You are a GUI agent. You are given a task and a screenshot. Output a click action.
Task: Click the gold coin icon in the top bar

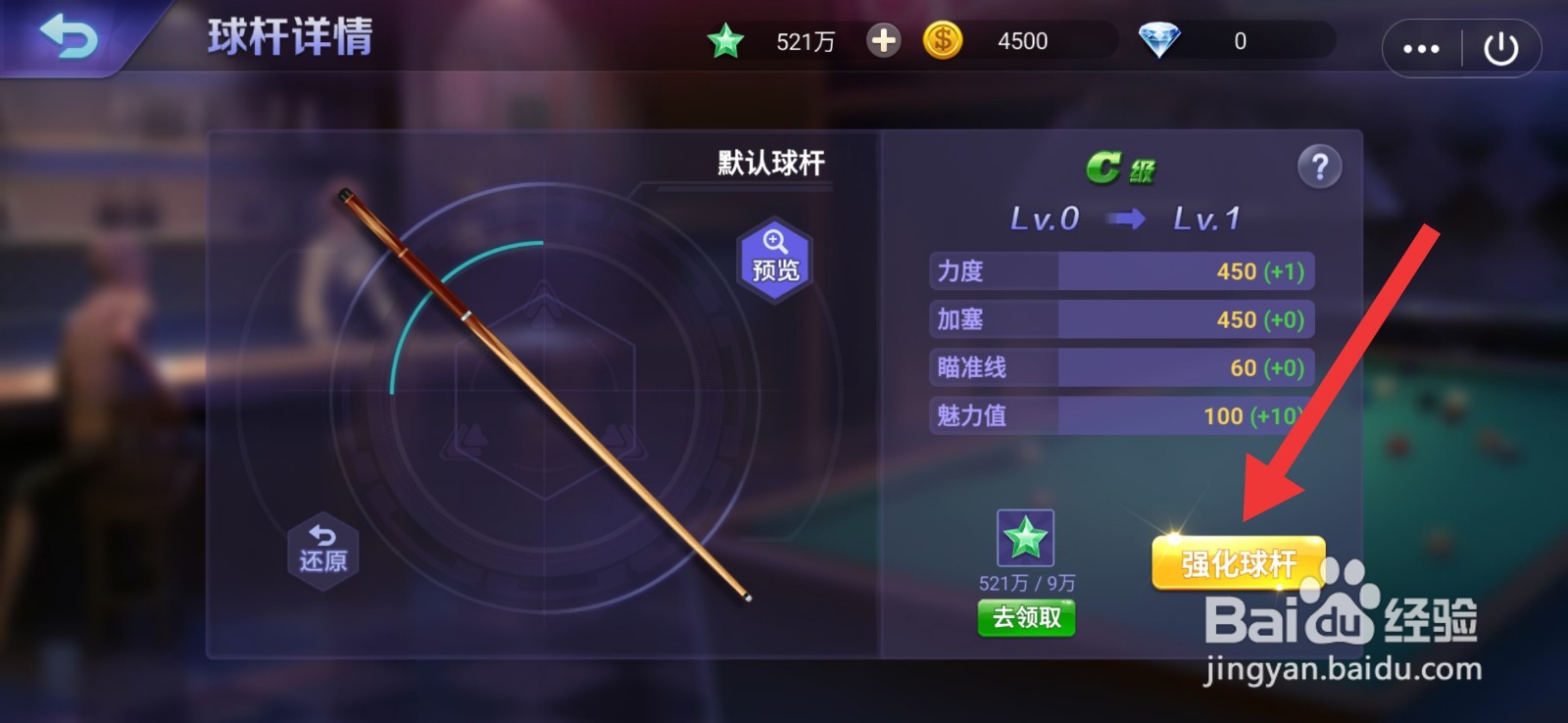click(944, 40)
